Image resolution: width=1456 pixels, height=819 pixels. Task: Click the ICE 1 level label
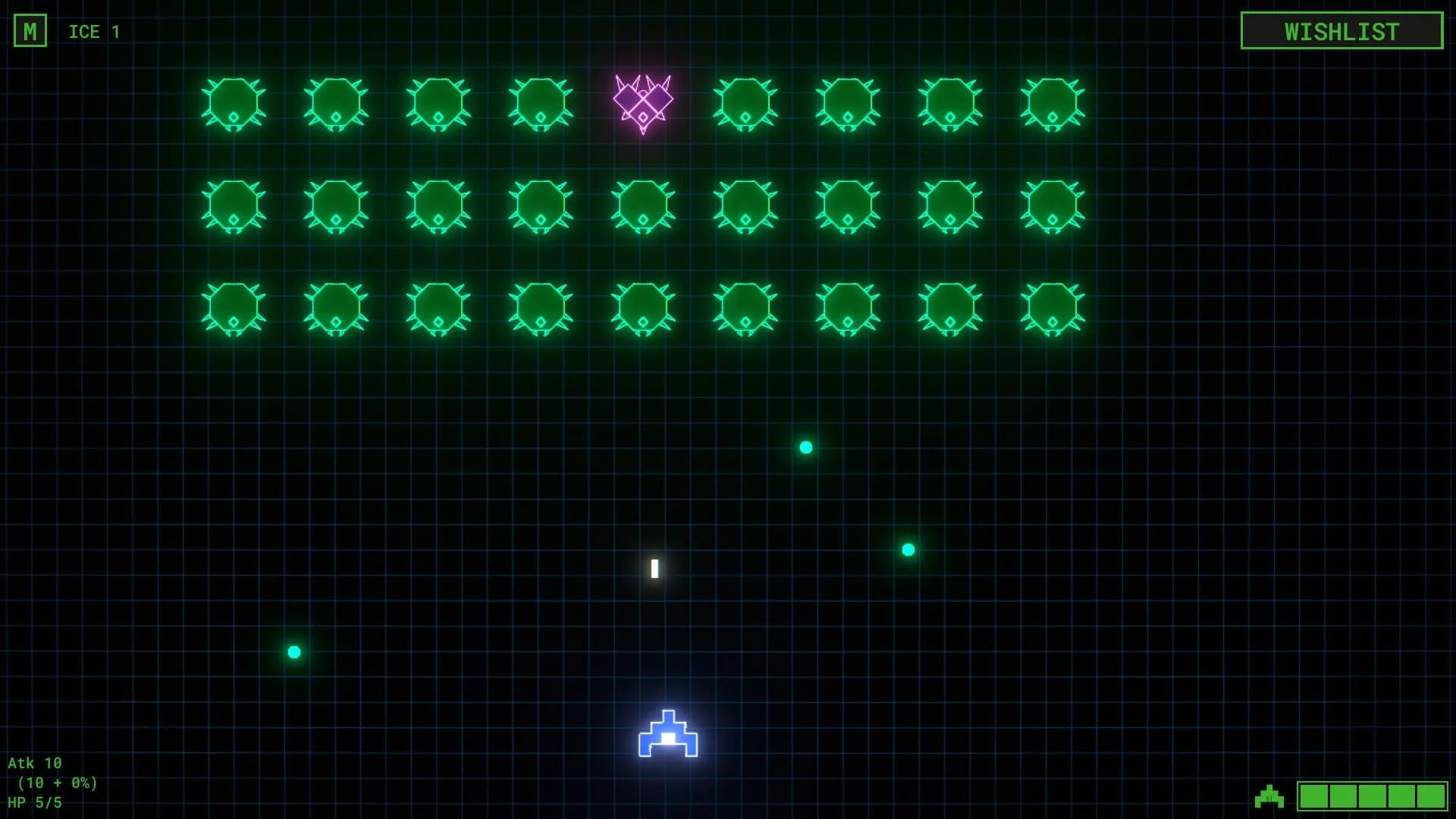(x=93, y=32)
